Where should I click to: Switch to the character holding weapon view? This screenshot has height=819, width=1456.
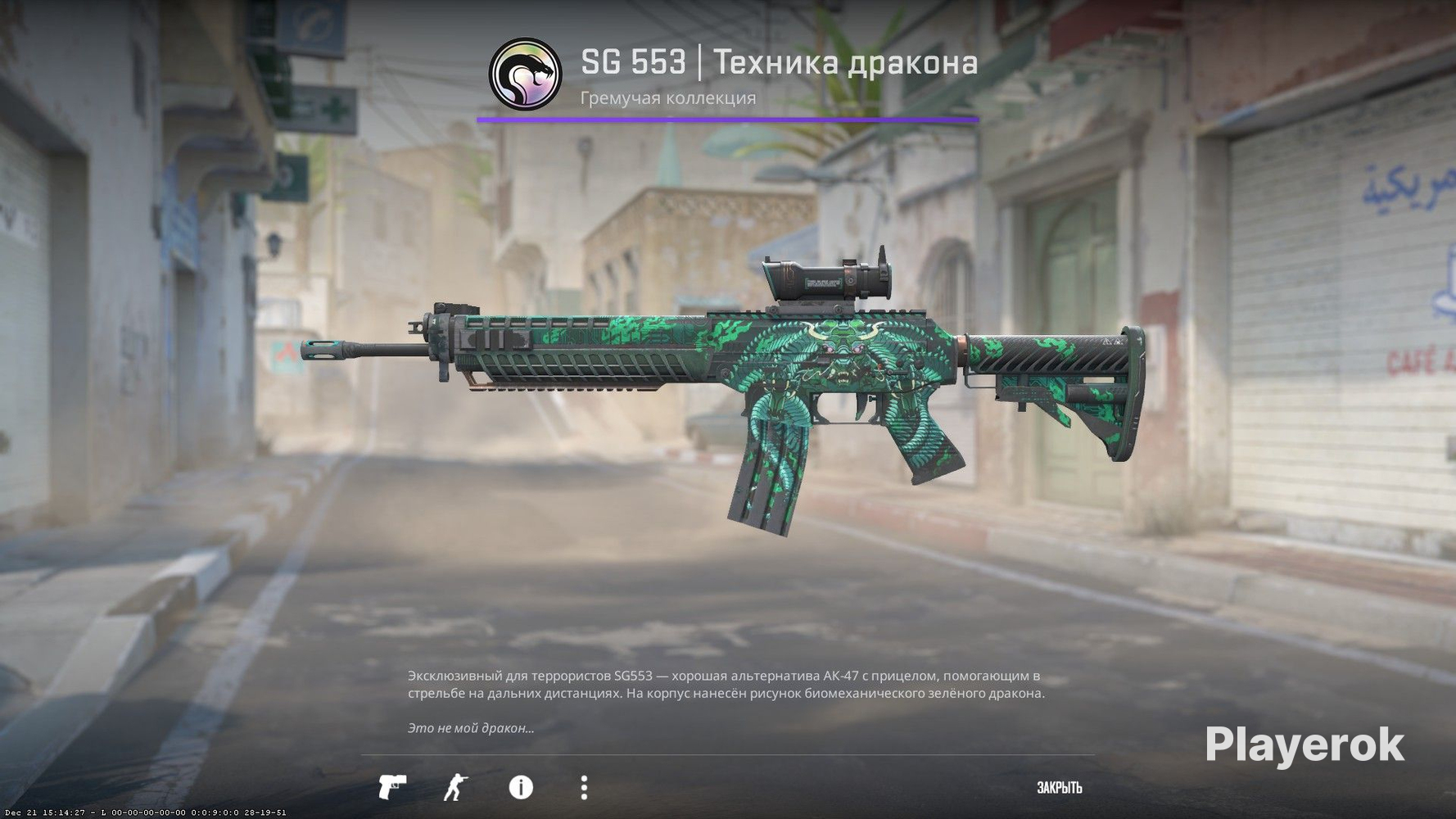pos(455,787)
